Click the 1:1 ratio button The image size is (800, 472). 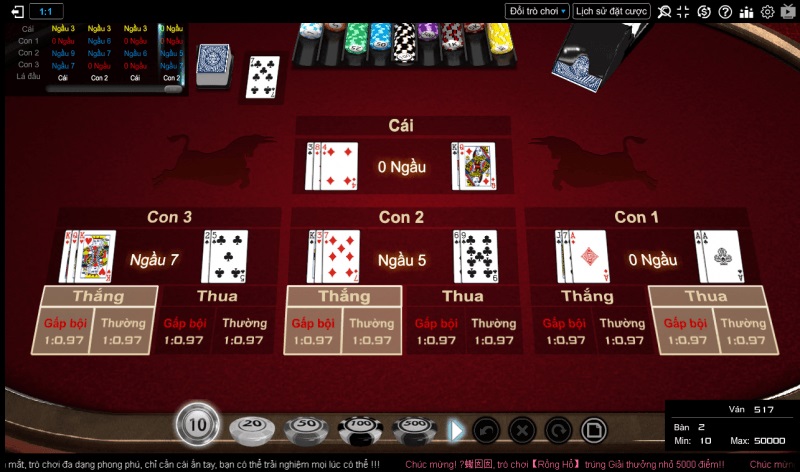pyautogui.click(x=46, y=11)
